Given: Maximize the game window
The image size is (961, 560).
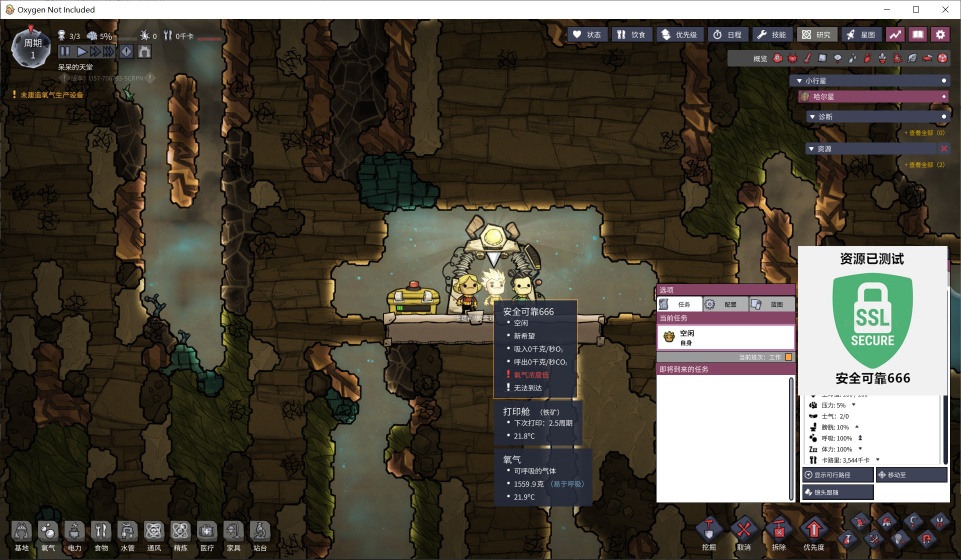Looking at the screenshot, I should click(x=915, y=9).
